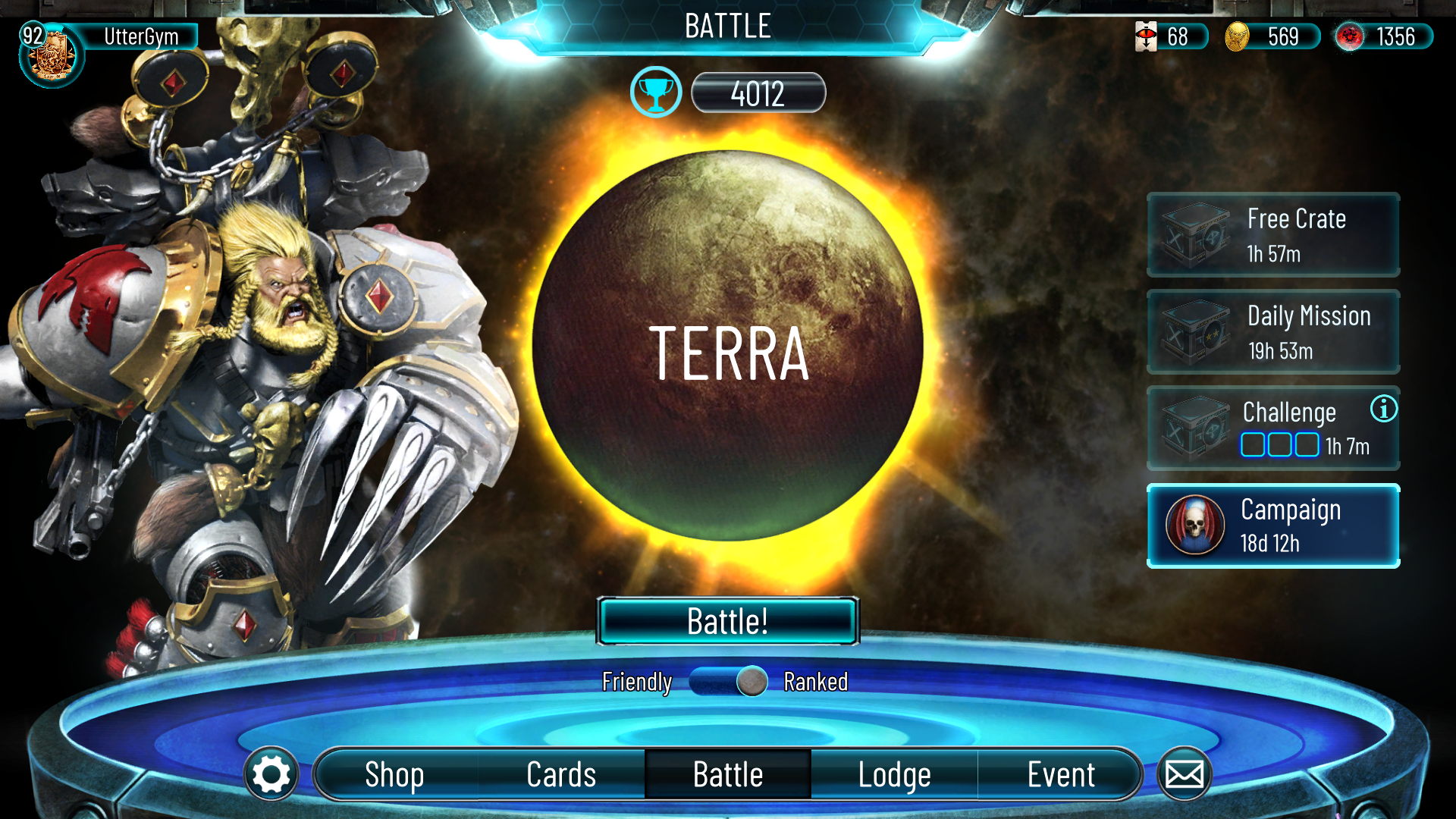The height and width of the screenshot is (819, 1456).
Task: Show Challenge info via the info icon
Action: coord(1383,409)
